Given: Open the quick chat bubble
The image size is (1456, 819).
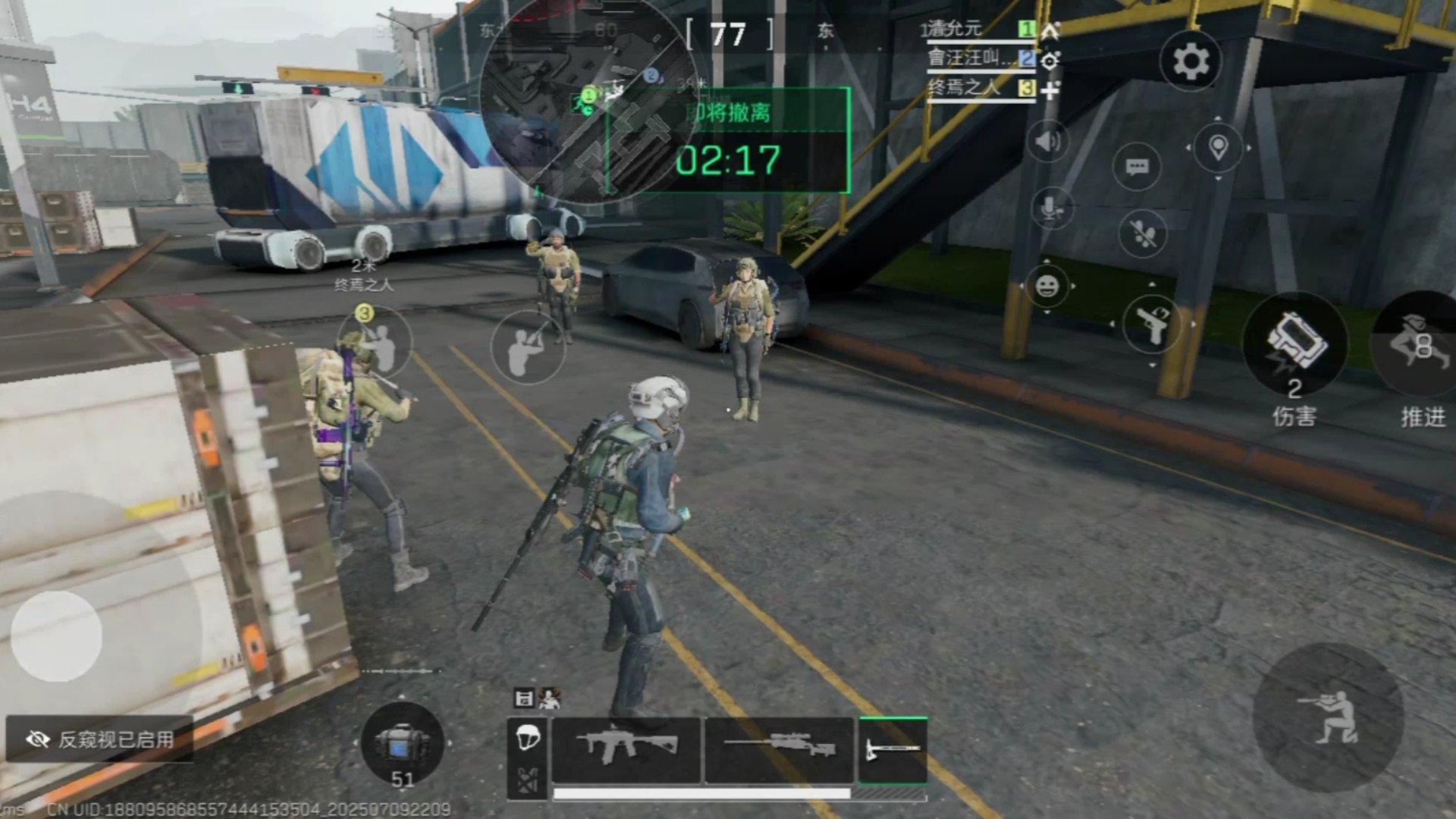Looking at the screenshot, I should (1137, 167).
